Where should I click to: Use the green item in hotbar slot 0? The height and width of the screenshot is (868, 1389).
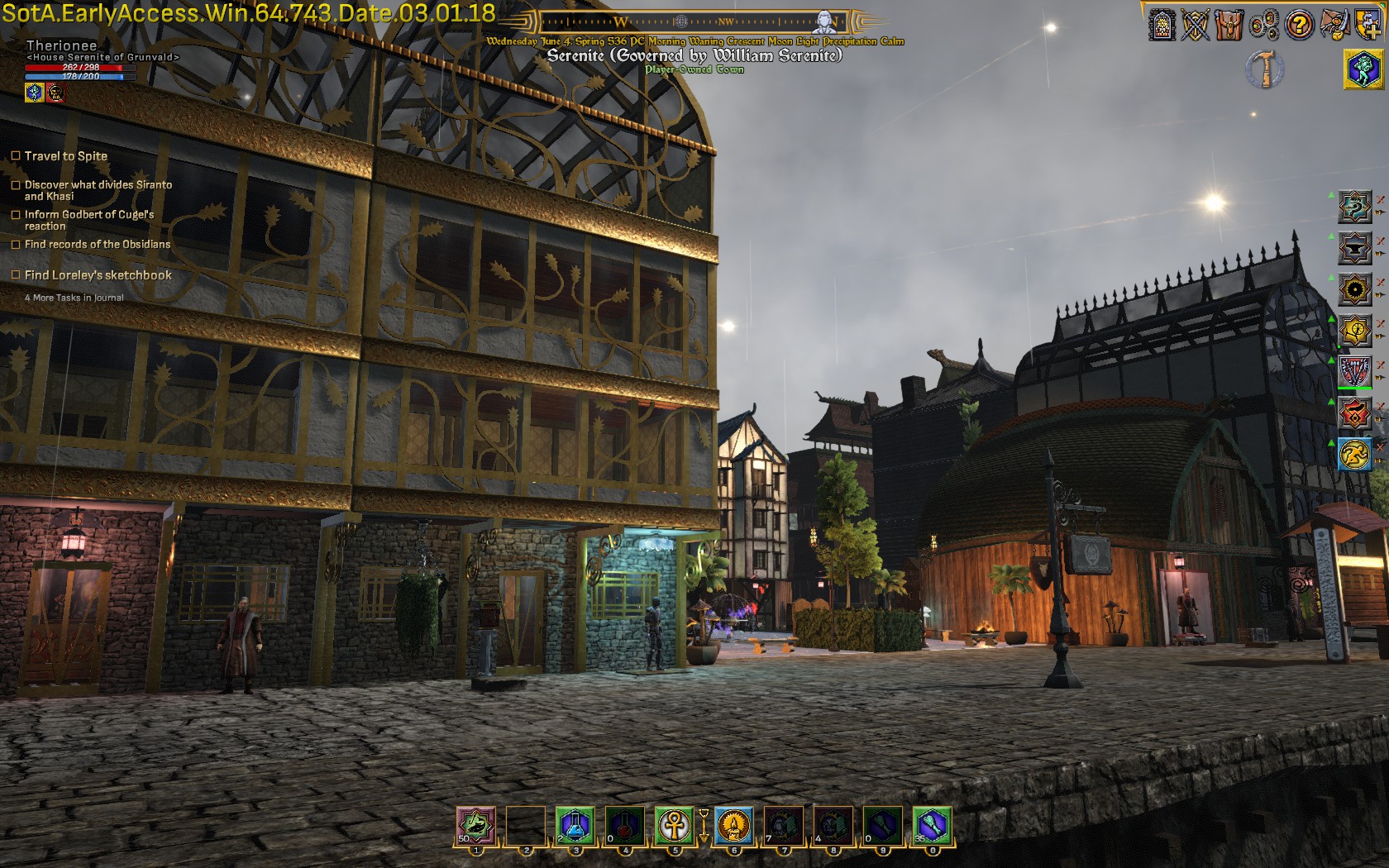coord(932,825)
